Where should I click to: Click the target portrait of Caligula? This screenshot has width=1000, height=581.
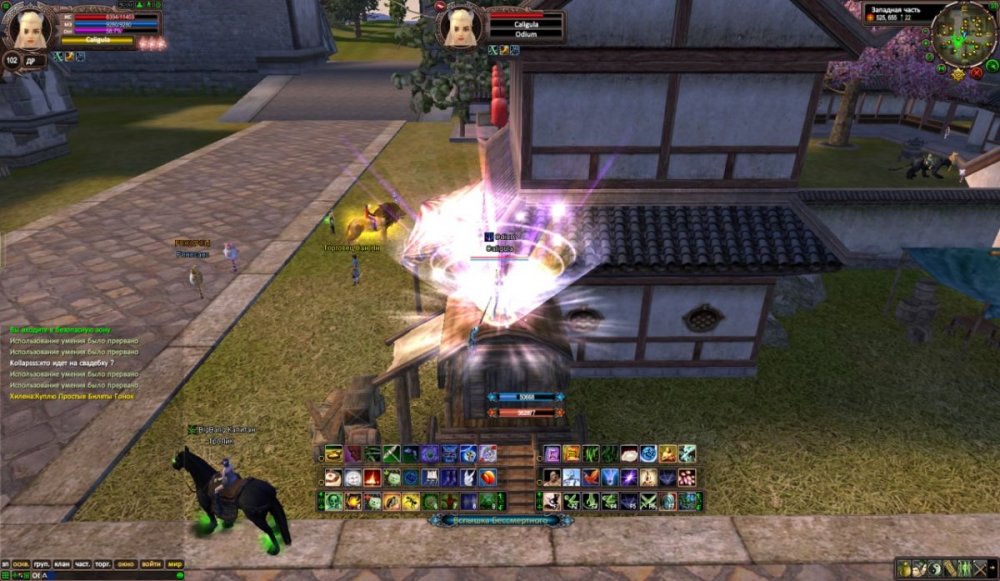(460, 26)
